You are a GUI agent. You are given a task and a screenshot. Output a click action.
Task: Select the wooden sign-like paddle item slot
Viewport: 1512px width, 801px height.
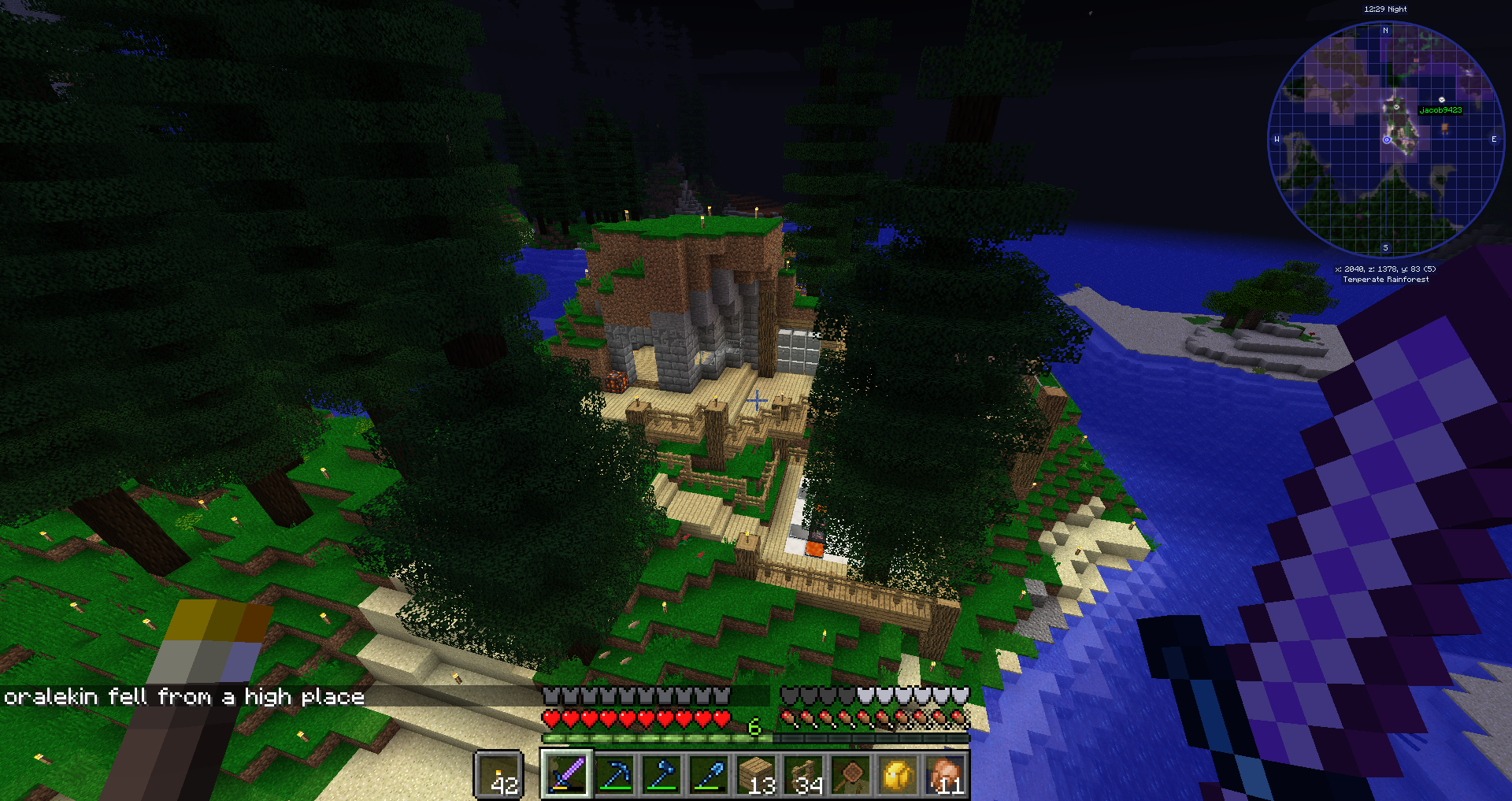(851, 775)
